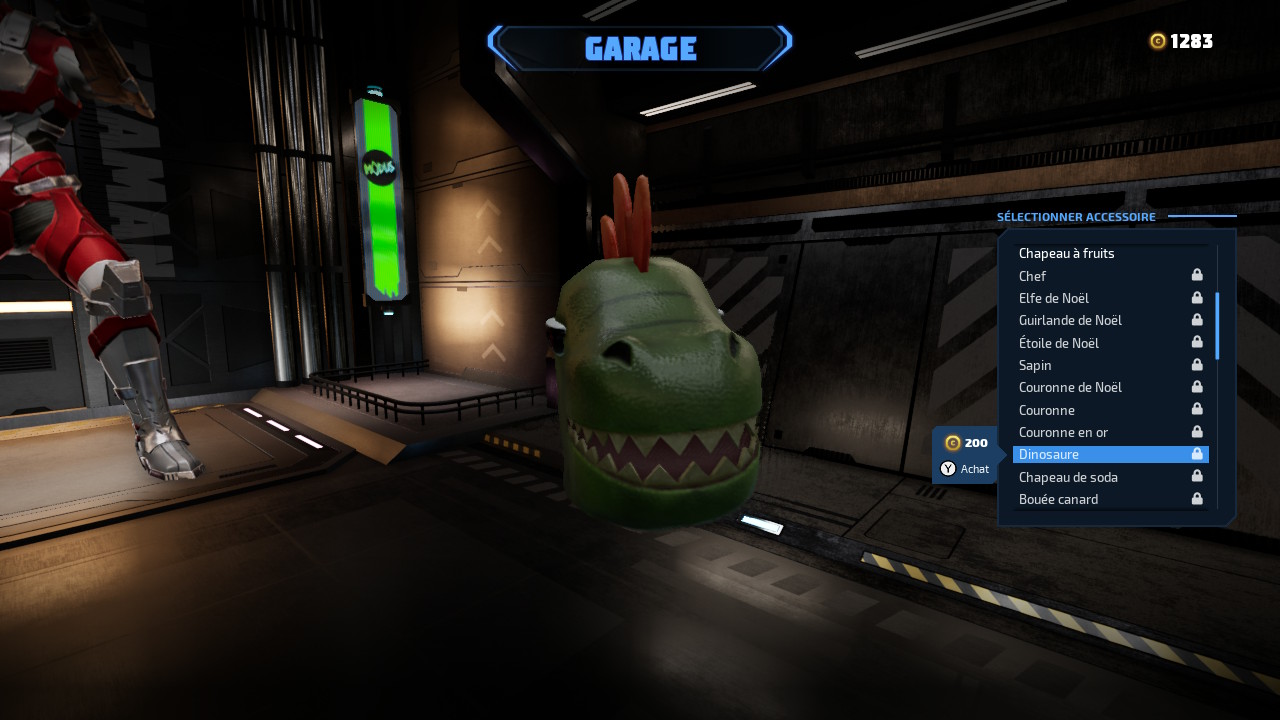Click the accessory list scrollbar

pos(1217,326)
